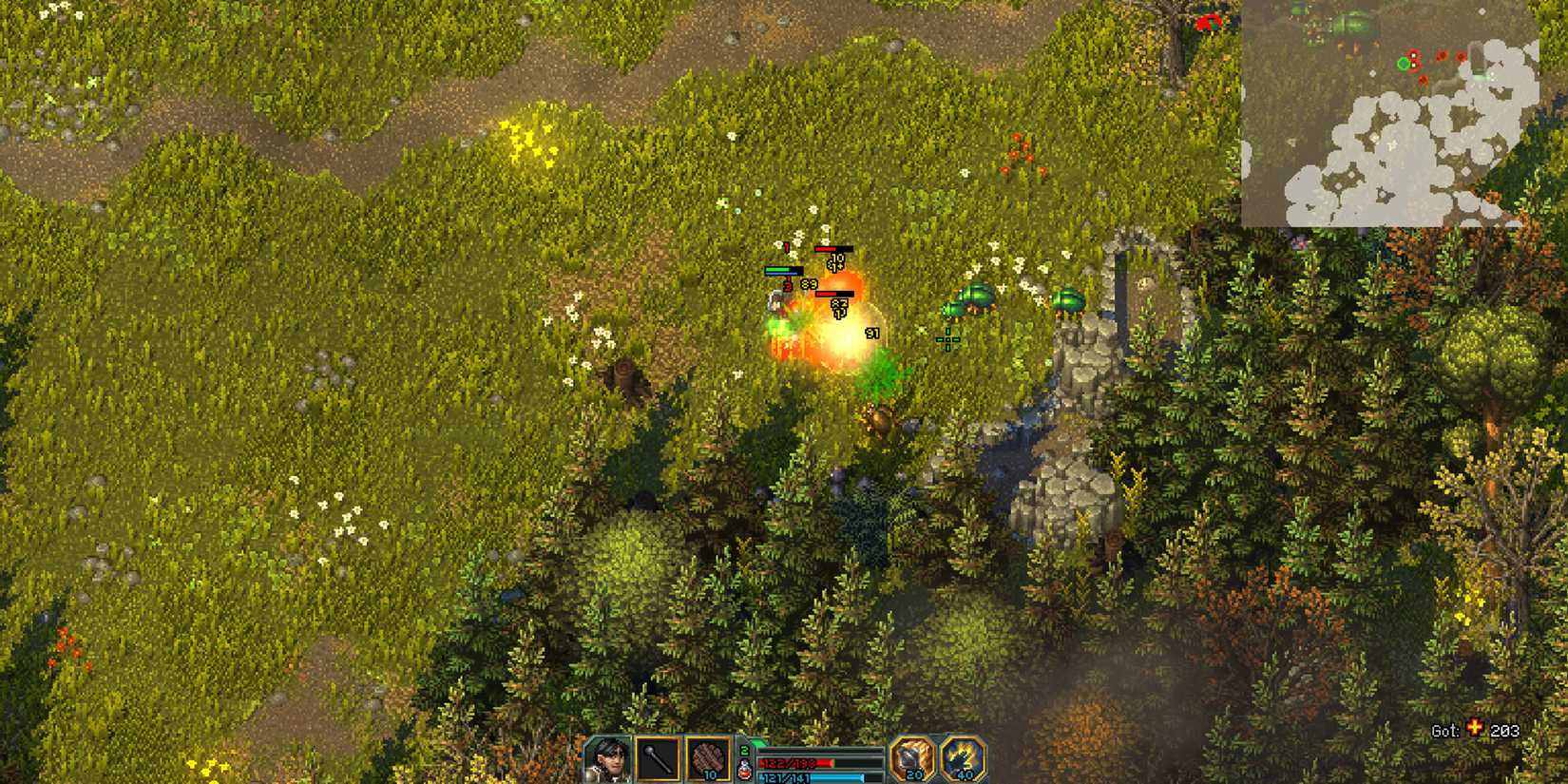Click the green circle icon on minimap
The image size is (1568, 784).
(1404, 64)
